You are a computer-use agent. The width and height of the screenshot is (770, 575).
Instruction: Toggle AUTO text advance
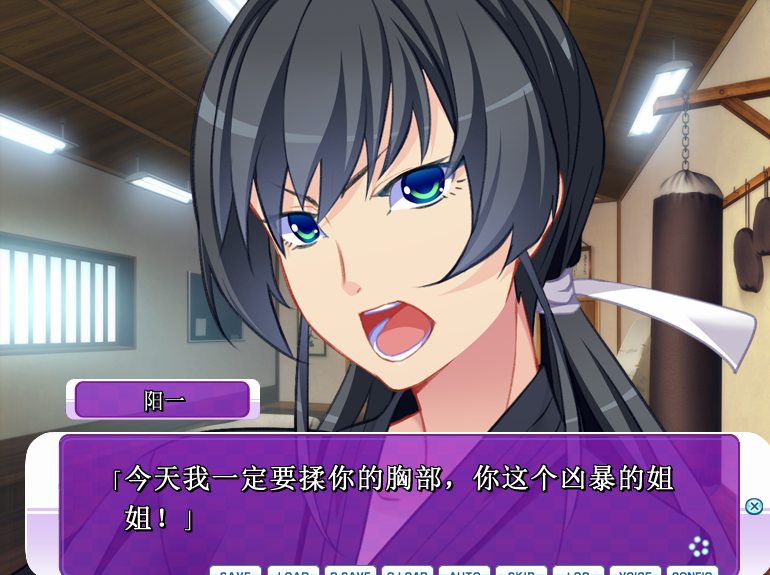coord(464,571)
